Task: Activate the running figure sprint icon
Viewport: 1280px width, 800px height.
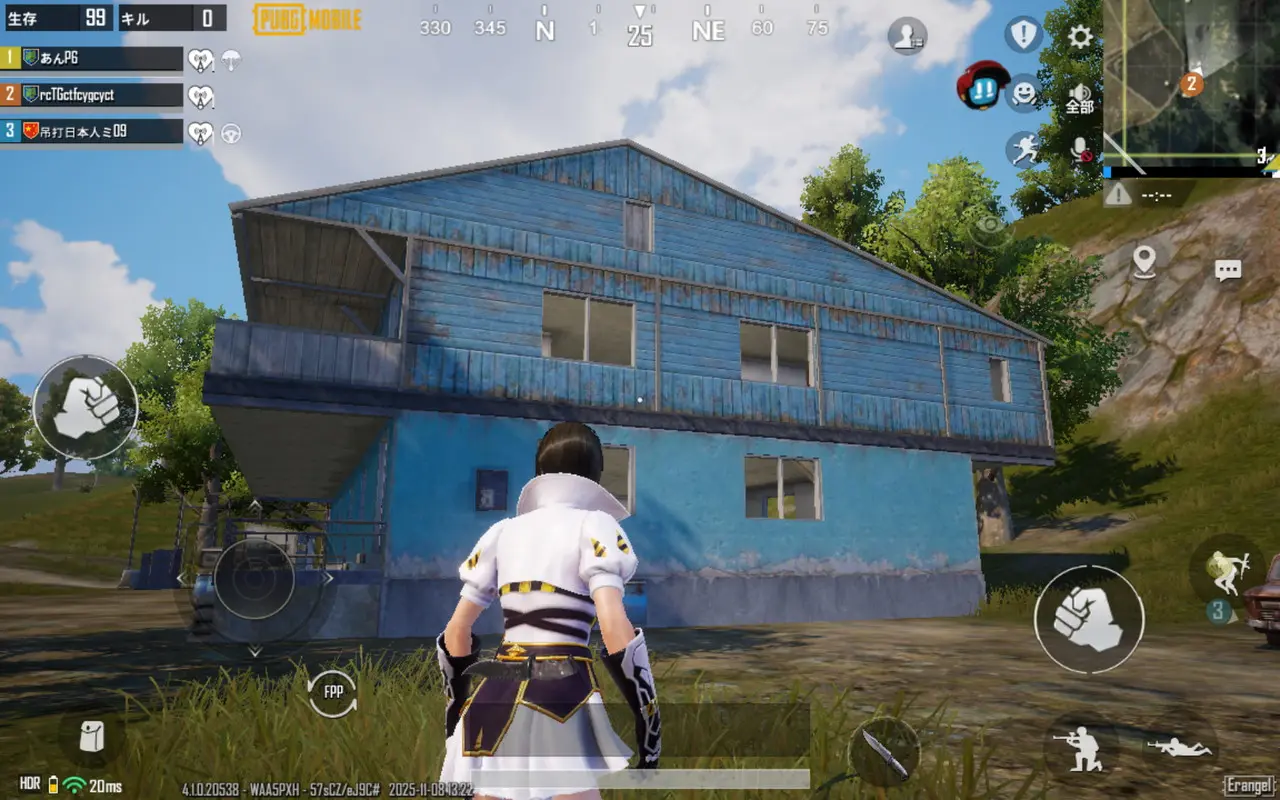Action: 1022,149
